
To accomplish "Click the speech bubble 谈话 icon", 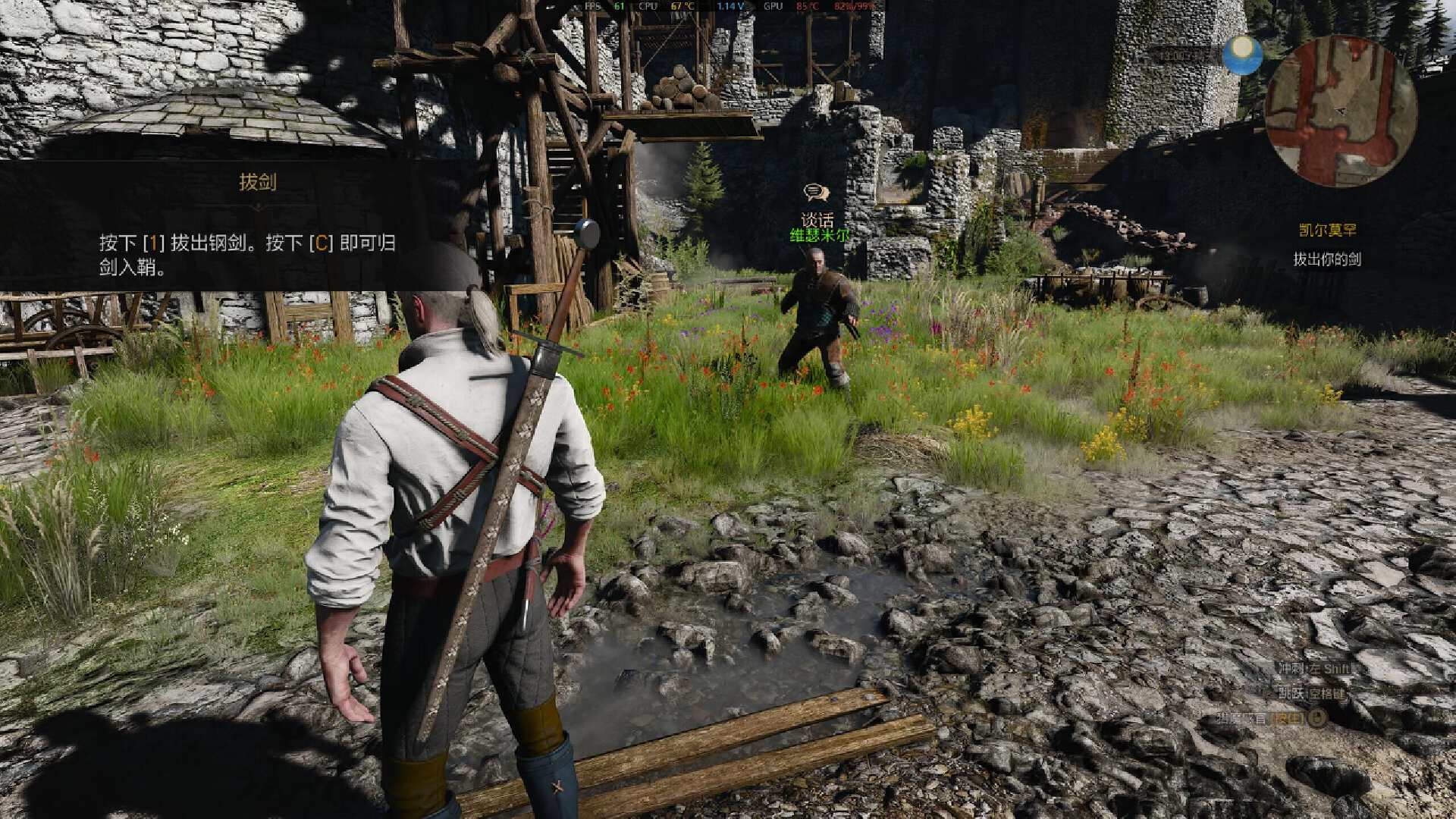I will 817,193.
